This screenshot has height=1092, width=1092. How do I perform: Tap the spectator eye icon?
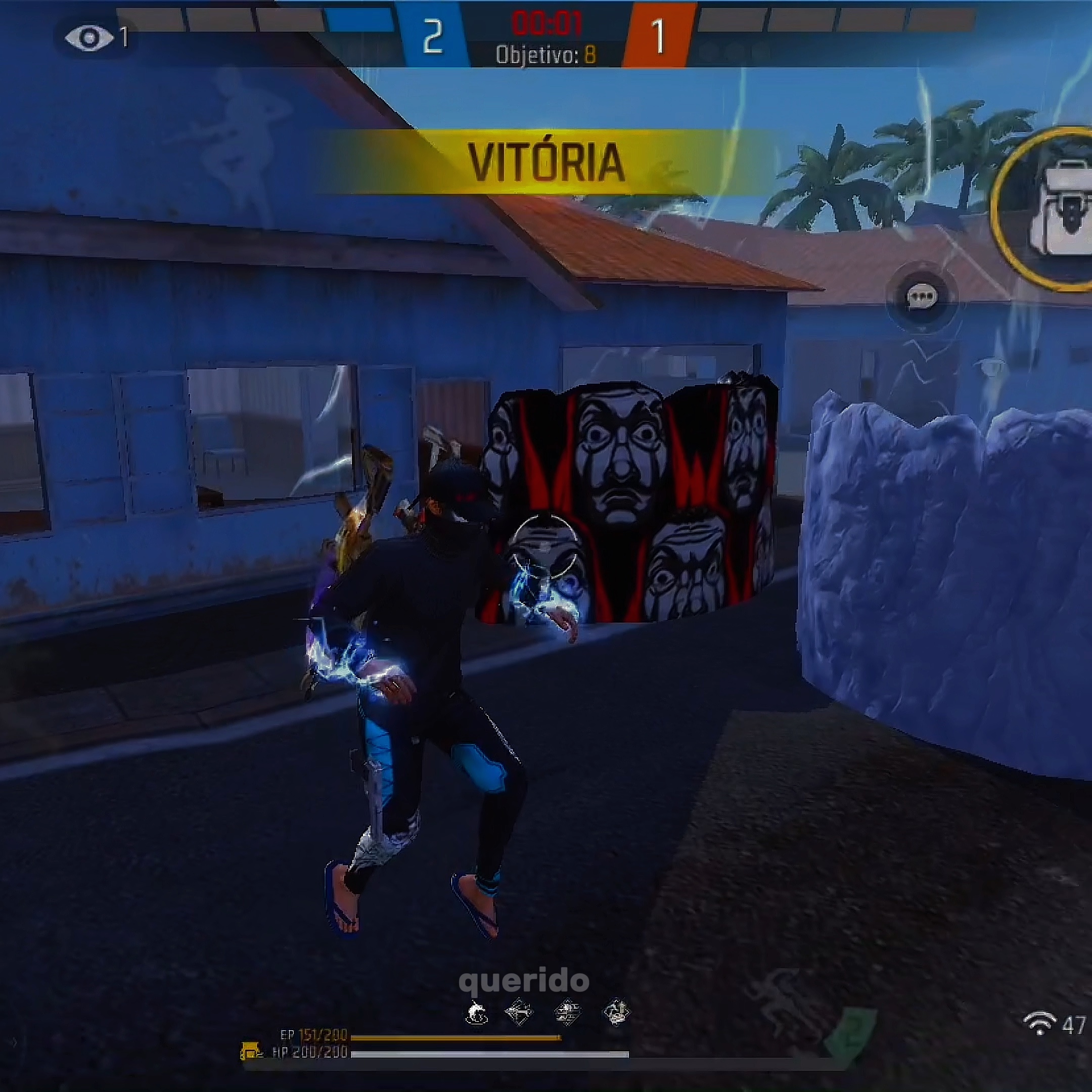[89, 38]
